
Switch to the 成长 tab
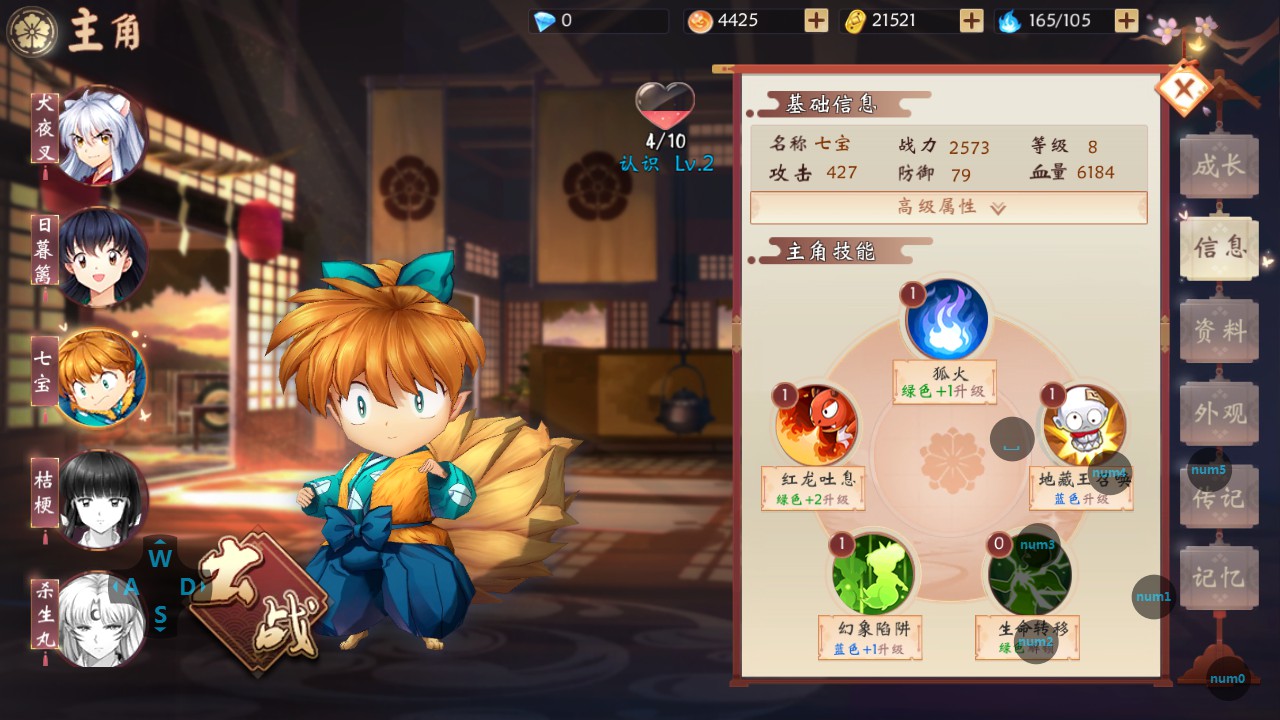(x=1218, y=166)
